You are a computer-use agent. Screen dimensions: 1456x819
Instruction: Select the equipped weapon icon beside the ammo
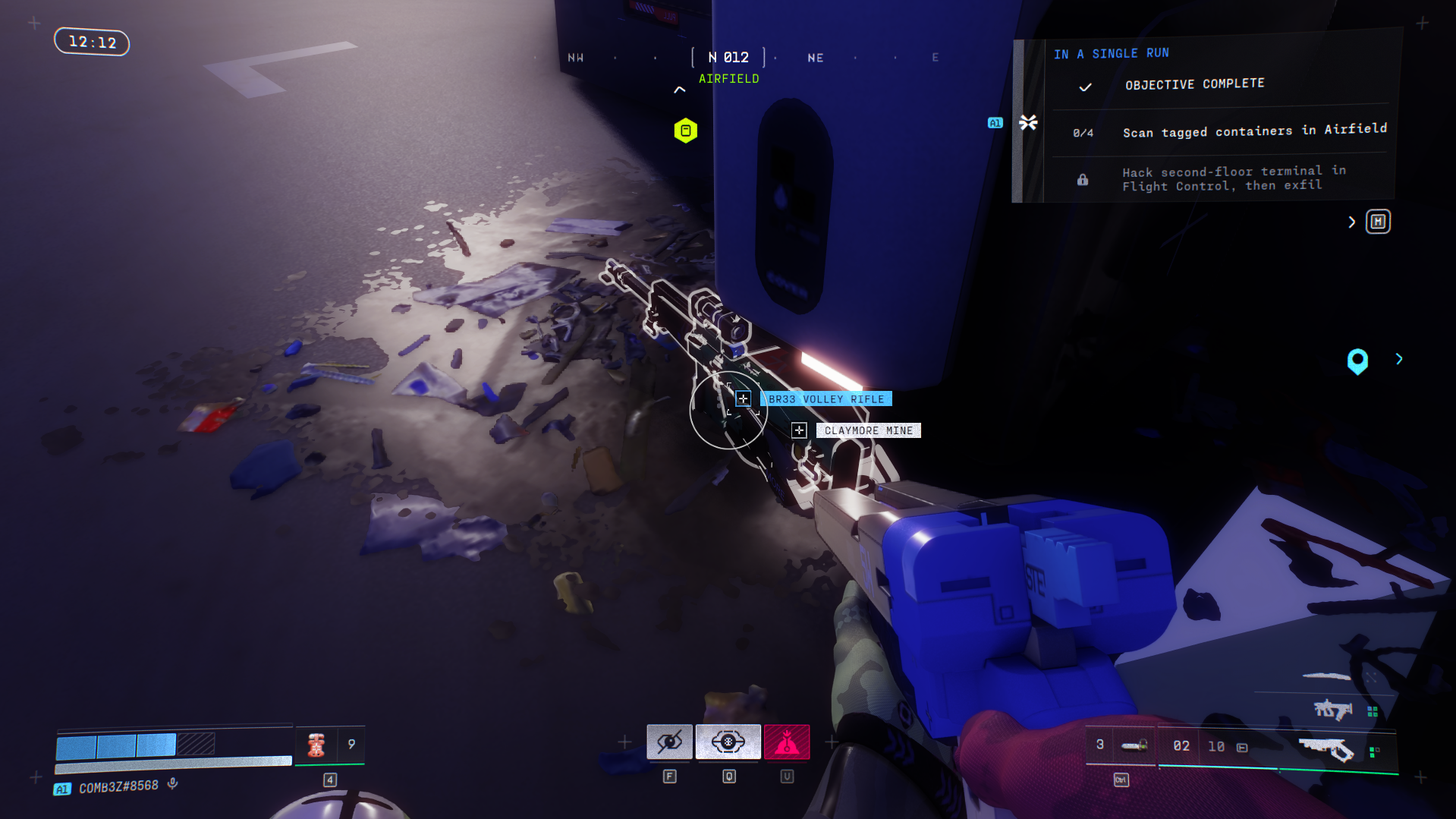click(x=1325, y=748)
